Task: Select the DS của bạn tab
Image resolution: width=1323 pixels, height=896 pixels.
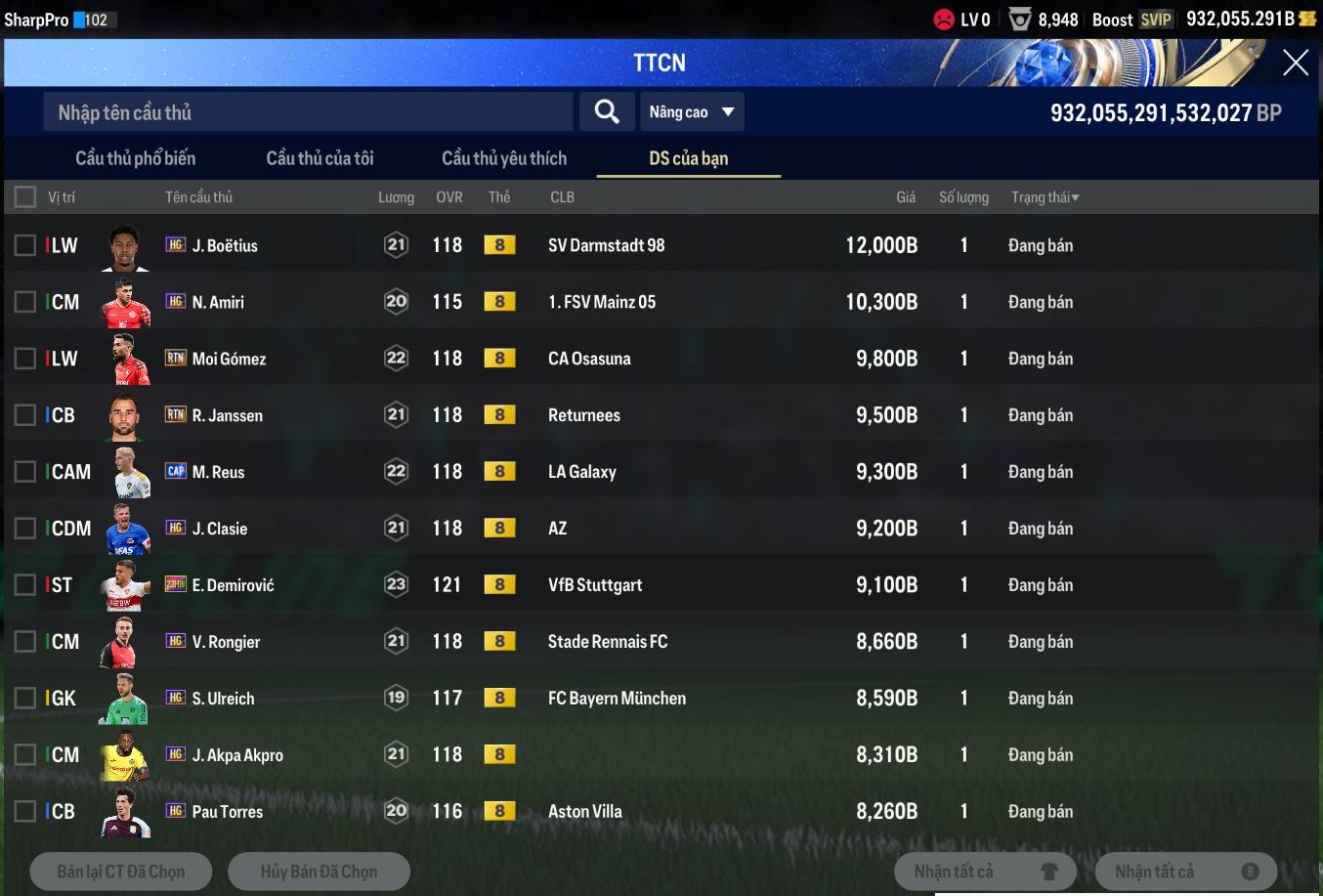Action: 688,158
